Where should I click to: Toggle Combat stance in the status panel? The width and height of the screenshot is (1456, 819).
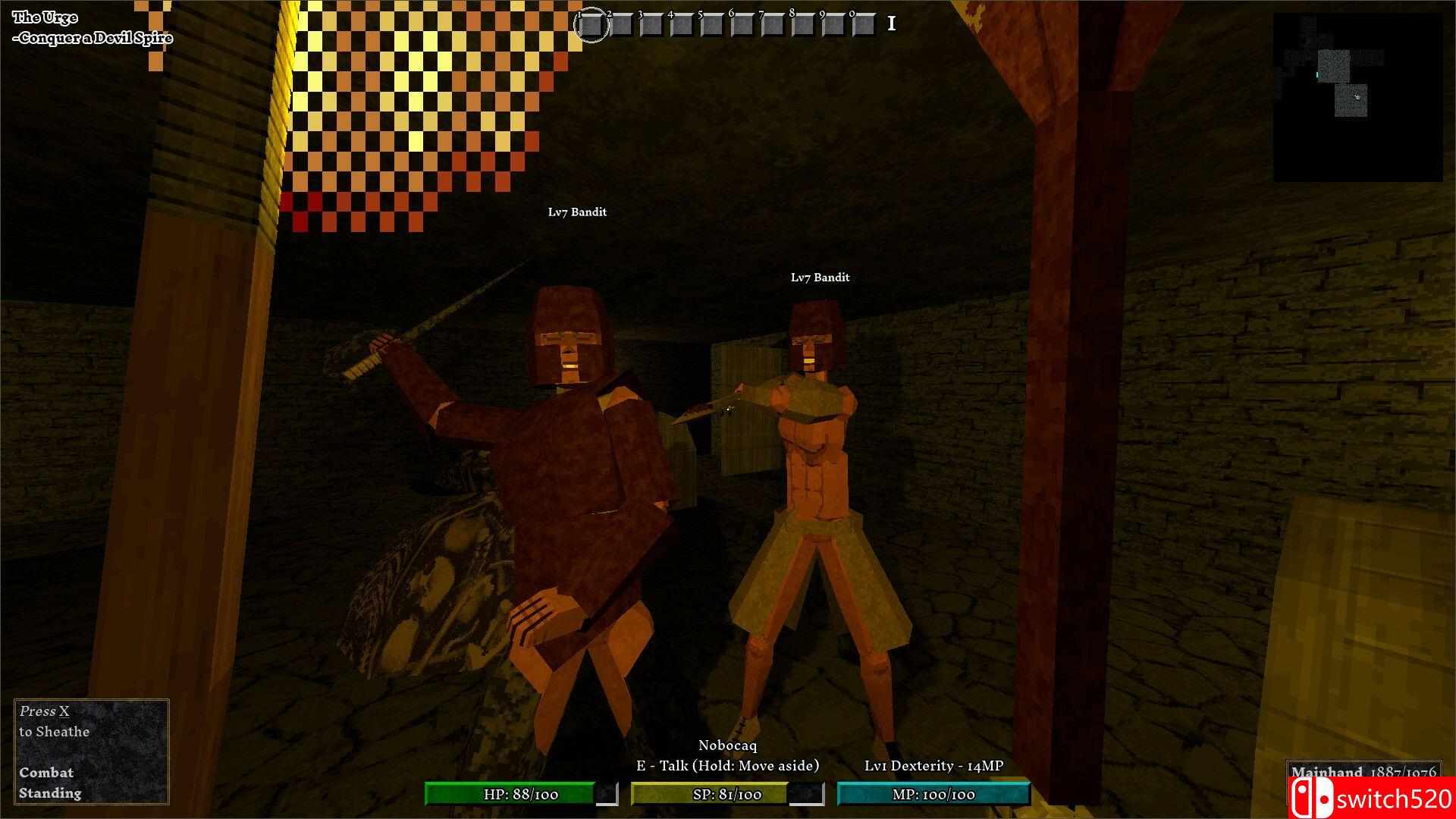(x=47, y=772)
